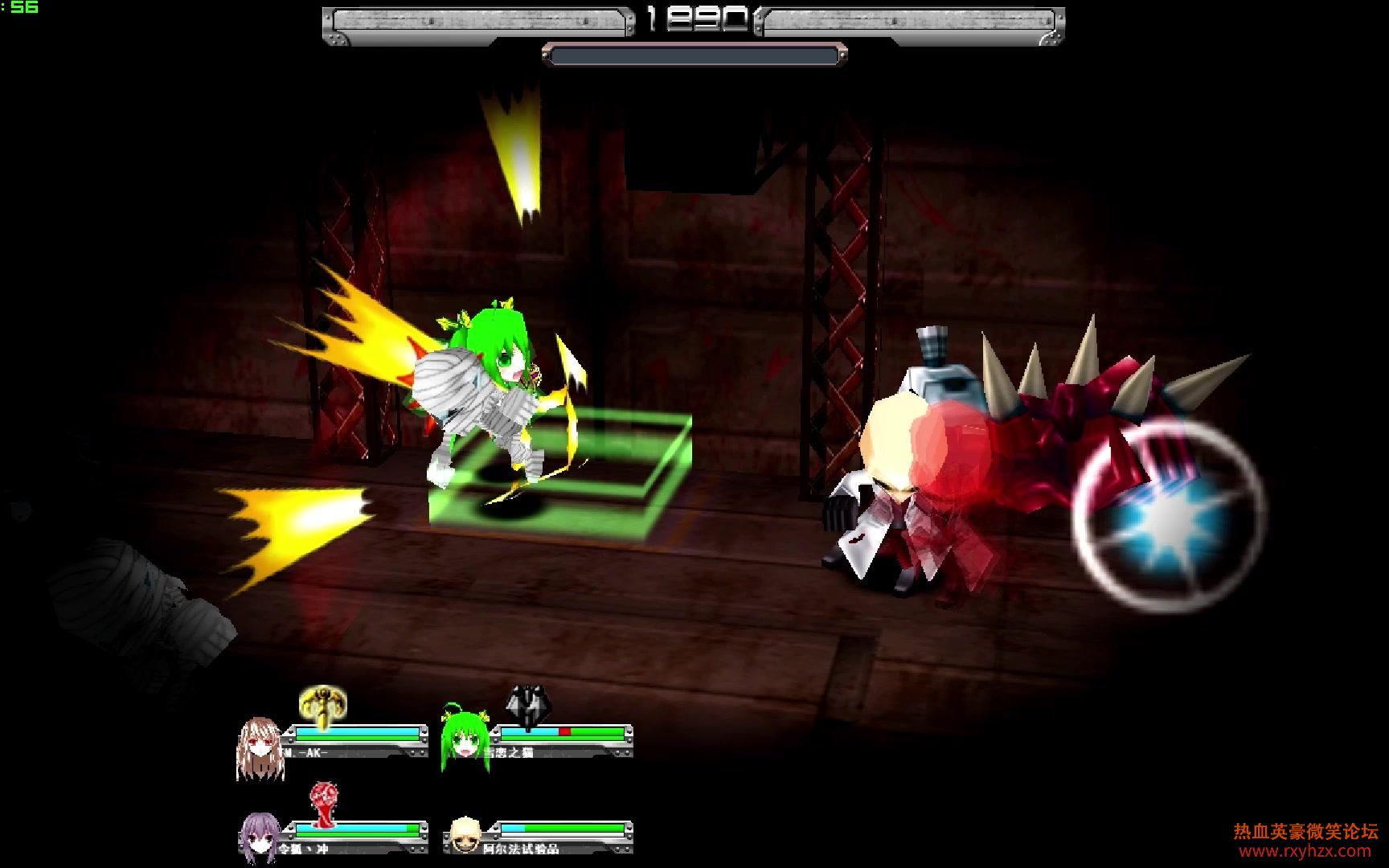1389x868 pixels.
Task: Click the green-haired girl portrait
Action: 465,740
